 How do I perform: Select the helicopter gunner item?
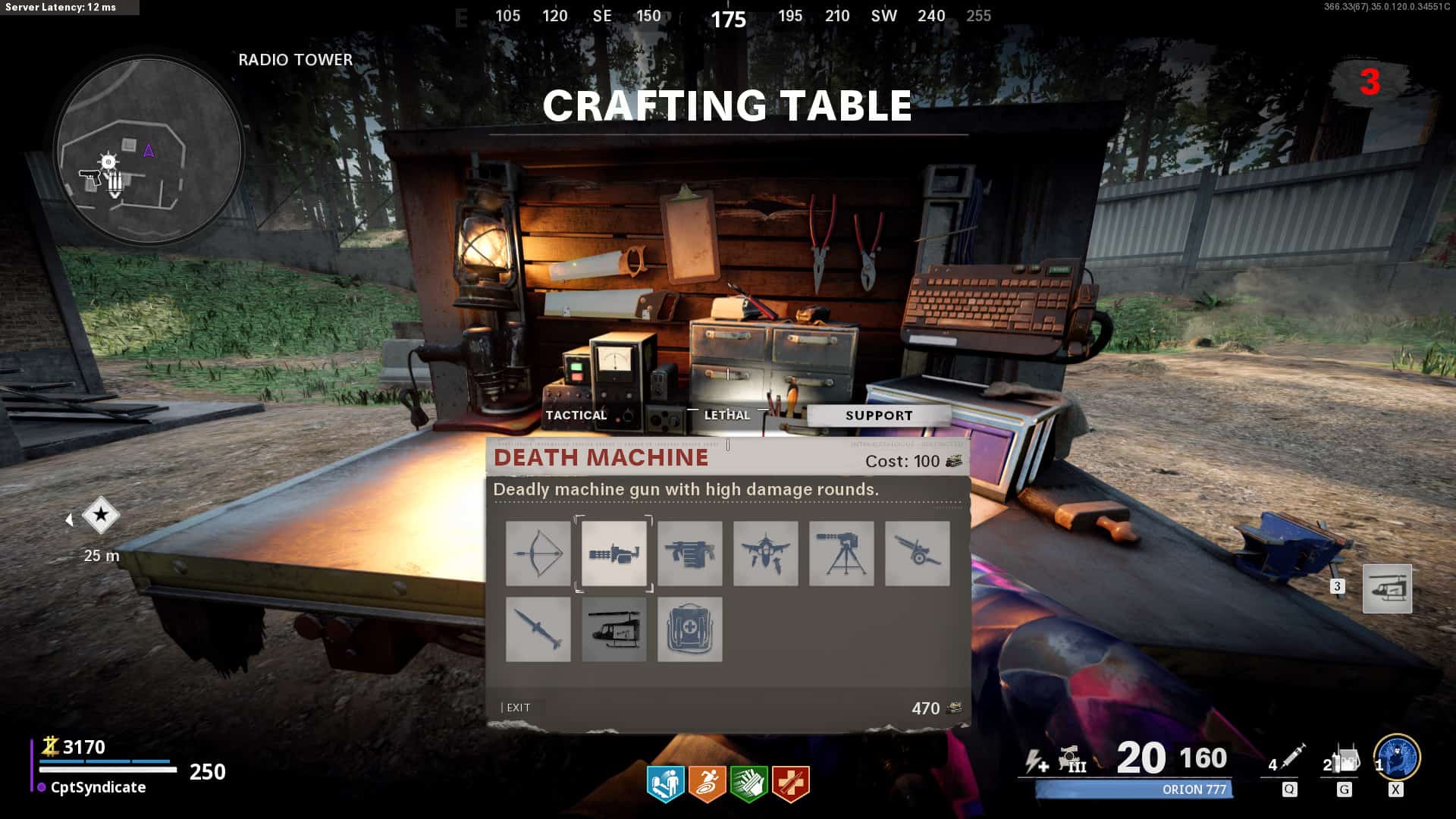pyautogui.click(x=614, y=629)
